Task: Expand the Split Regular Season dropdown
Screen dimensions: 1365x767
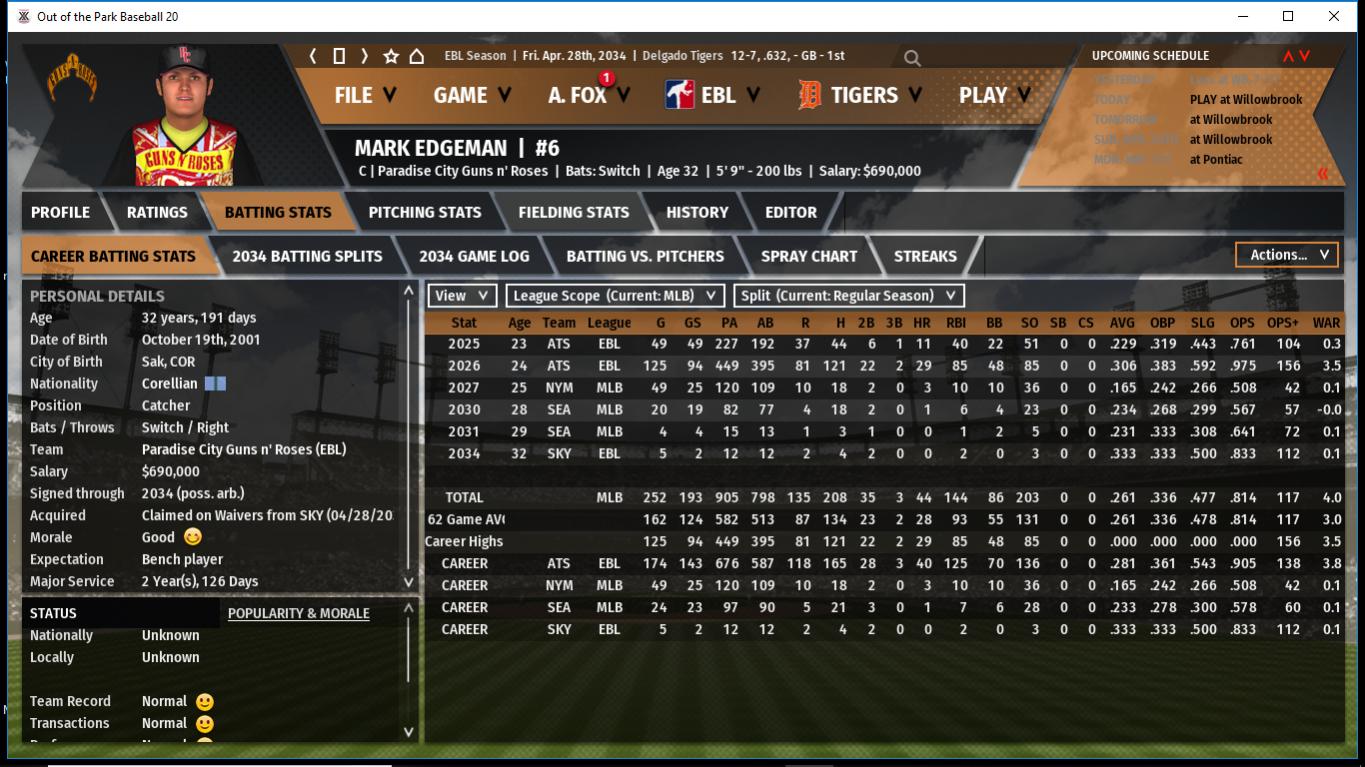Action: pos(849,295)
